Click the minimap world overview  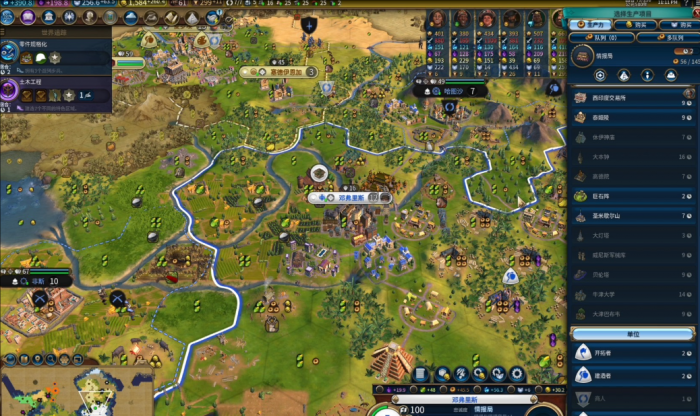[x=75, y=392]
